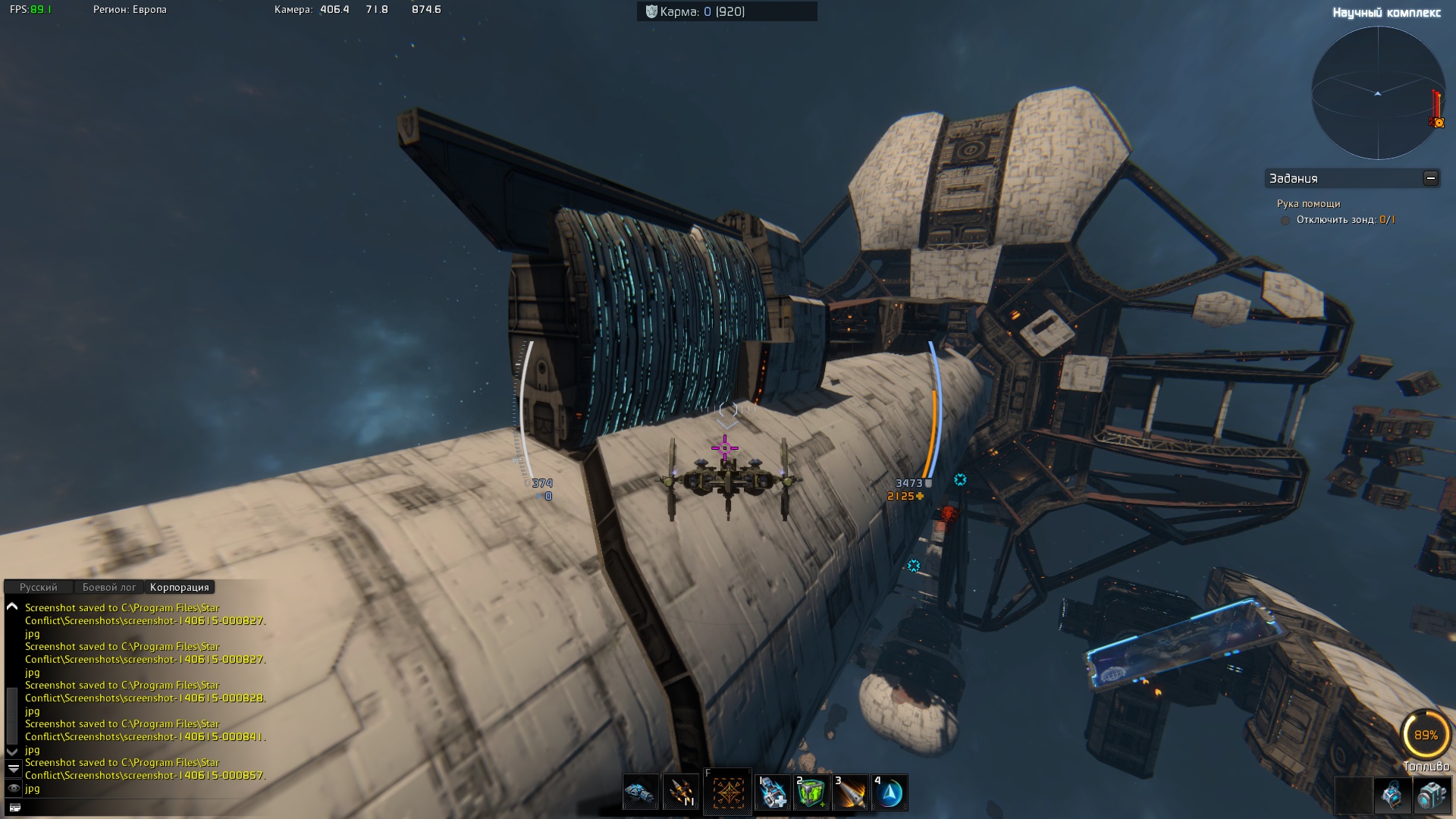The width and height of the screenshot is (1456, 819).
Task: Click the chat scroll-up arrow
Action: click(x=12, y=607)
